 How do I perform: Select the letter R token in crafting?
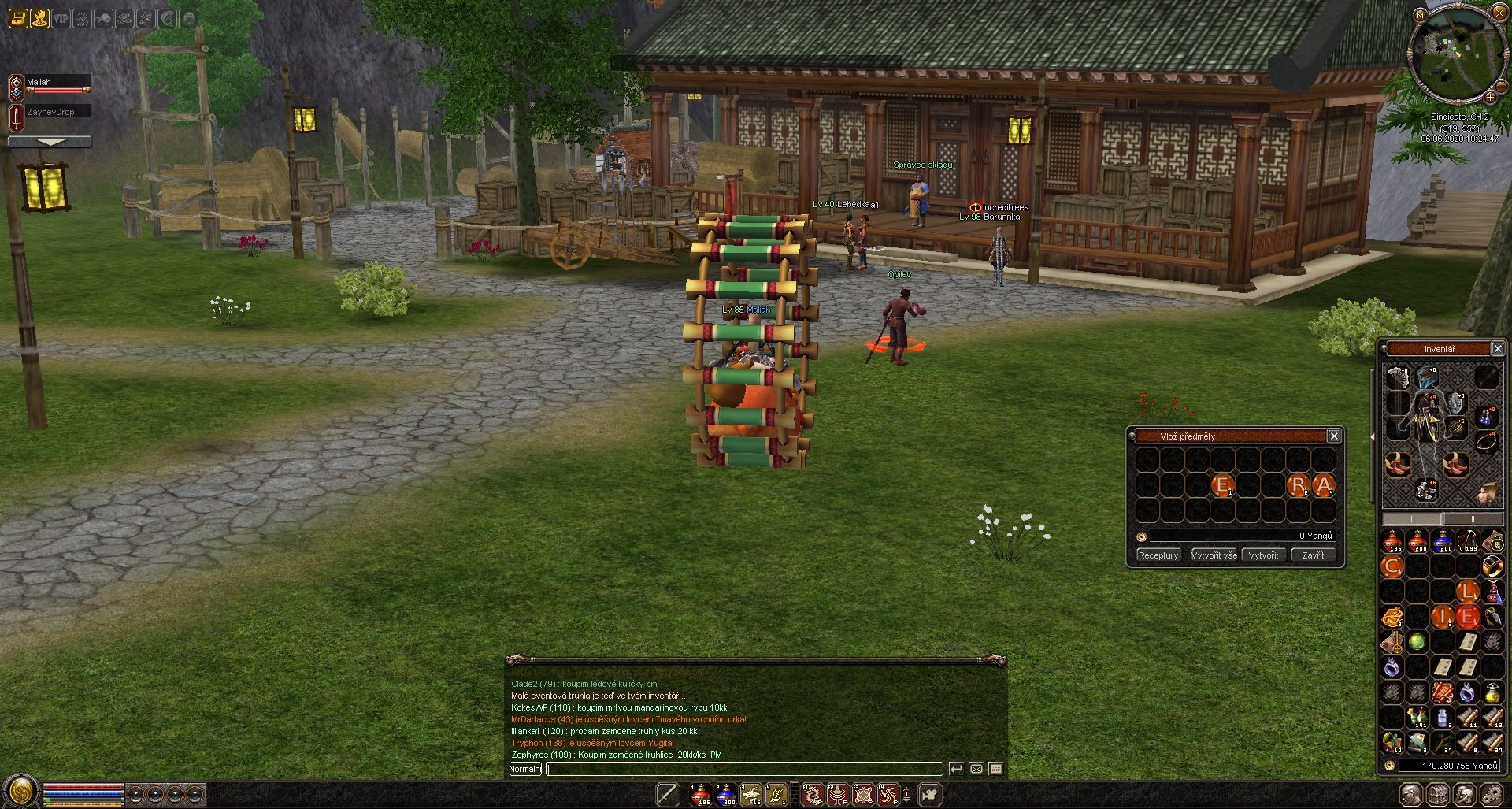tap(1298, 485)
